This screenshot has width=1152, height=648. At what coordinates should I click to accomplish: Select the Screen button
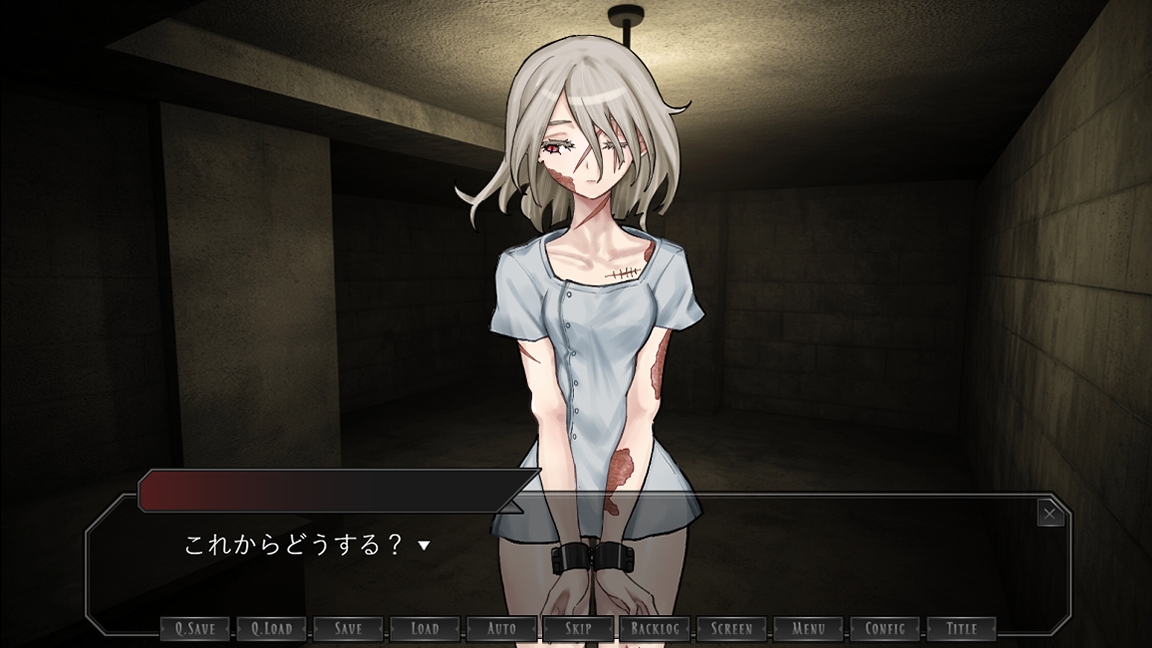click(x=732, y=629)
